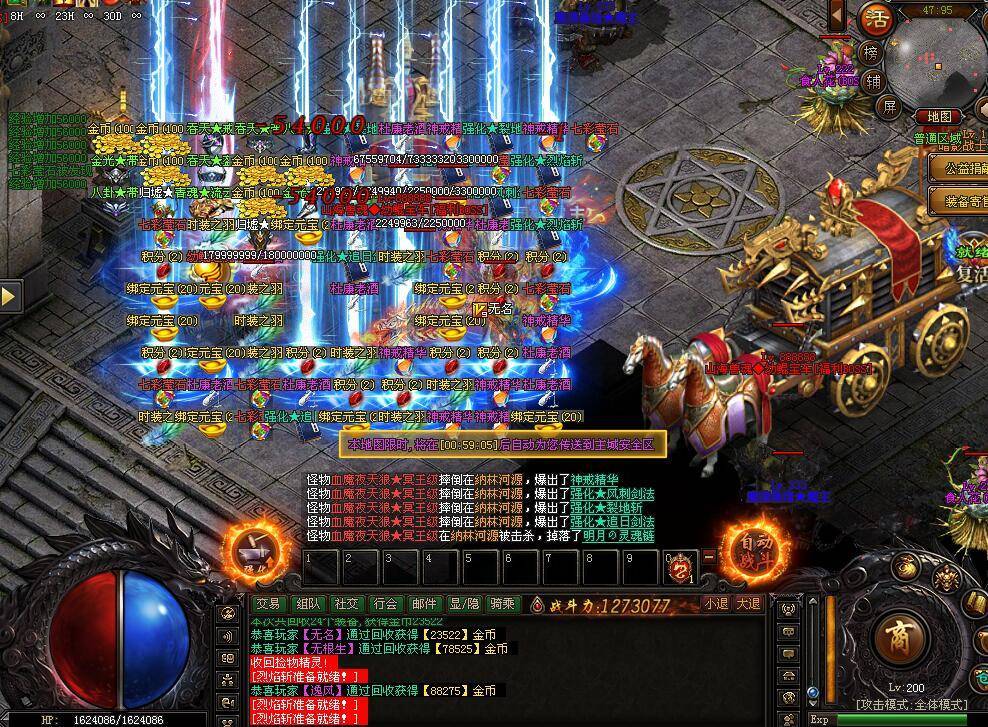Select the 行会 (Guild) button

pyautogui.click(x=386, y=604)
